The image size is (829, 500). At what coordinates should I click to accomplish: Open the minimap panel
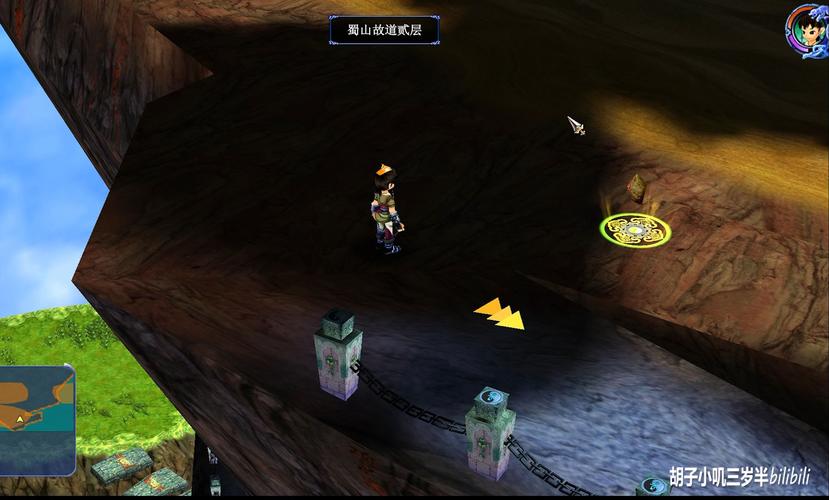click(36, 419)
